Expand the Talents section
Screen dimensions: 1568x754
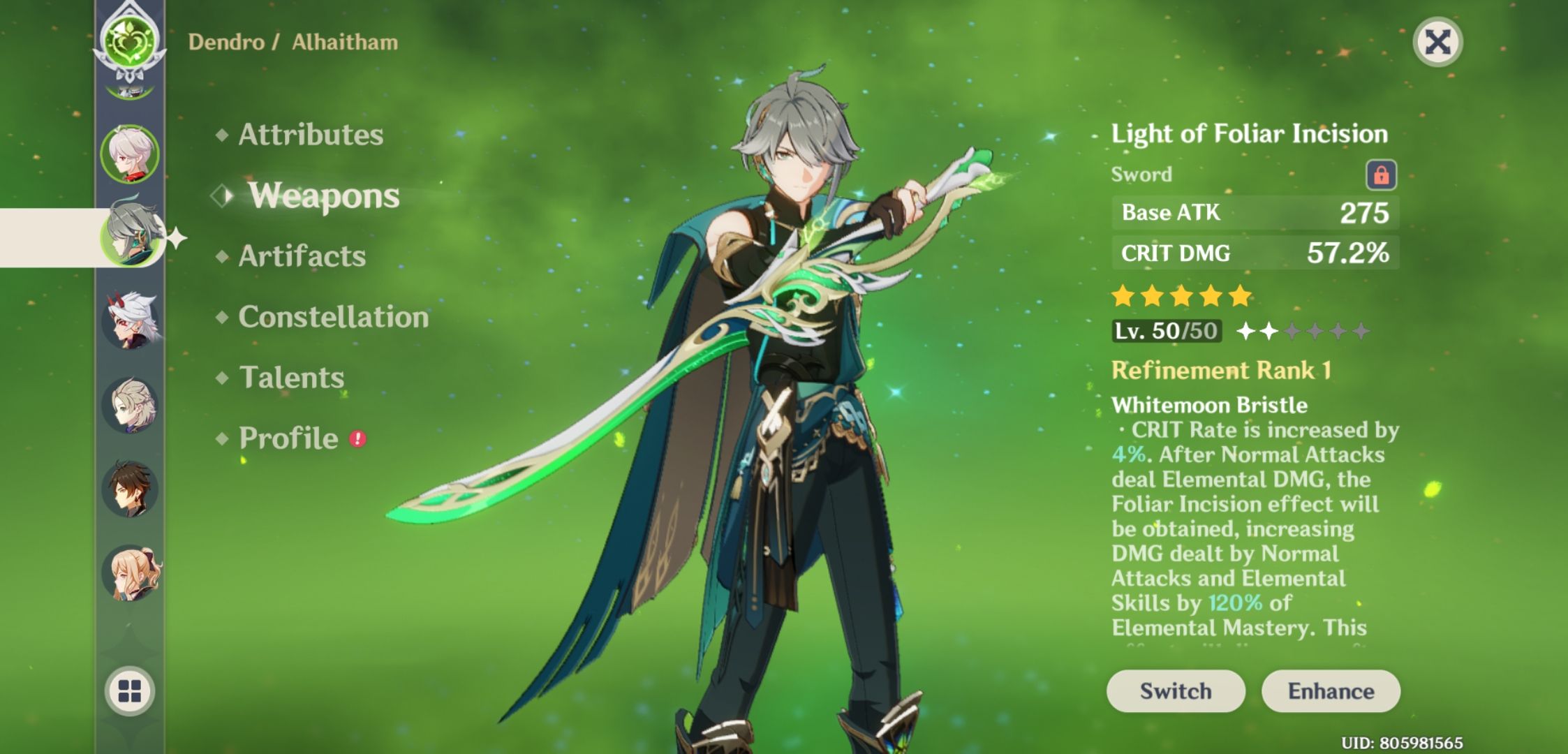pos(293,378)
